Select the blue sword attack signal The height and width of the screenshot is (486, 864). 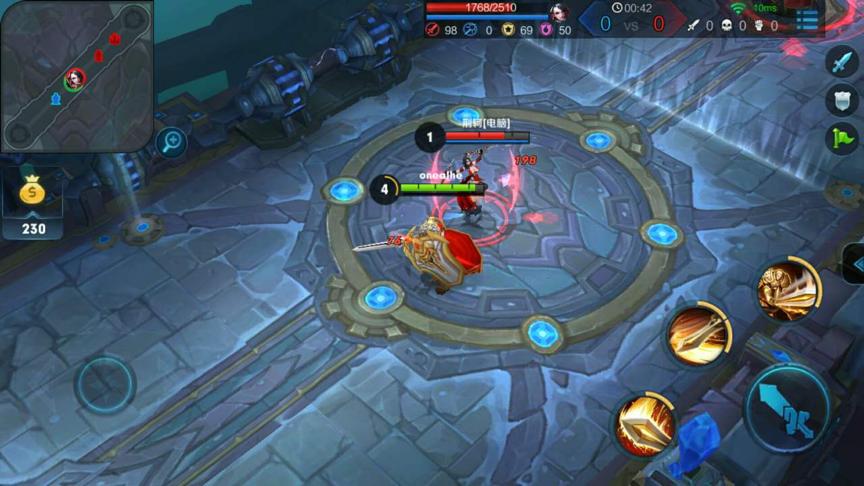842,61
